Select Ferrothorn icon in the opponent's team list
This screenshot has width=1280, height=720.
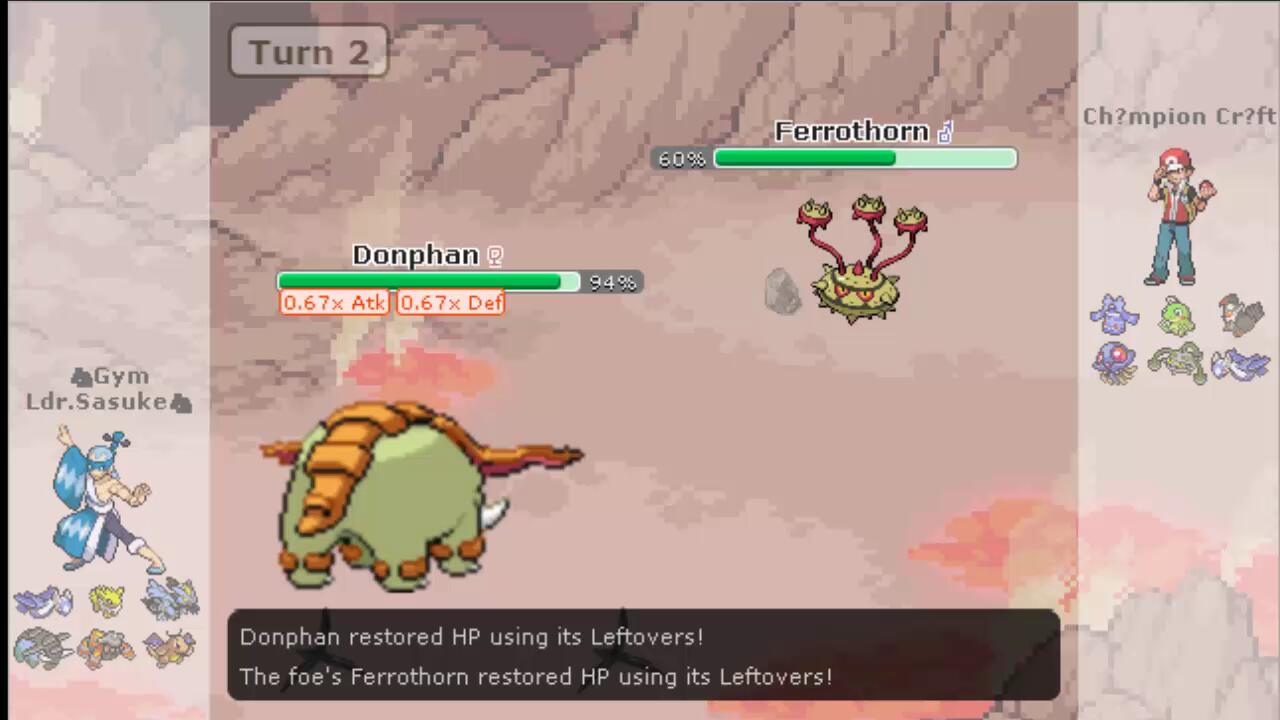click(x=1178, y=362)
